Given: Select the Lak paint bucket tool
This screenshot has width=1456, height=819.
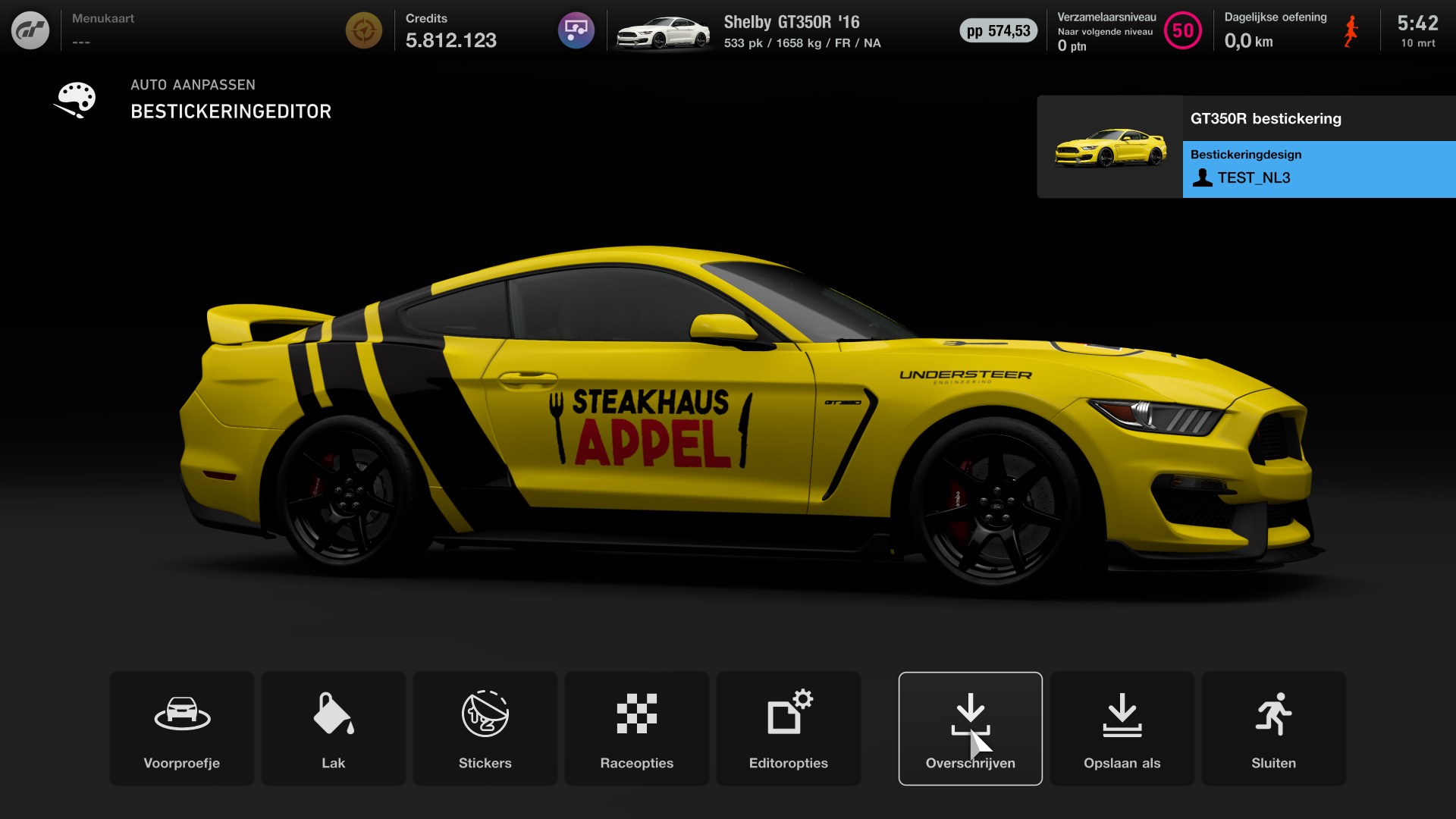Looking at the screenshot, I should pos(333,728).
